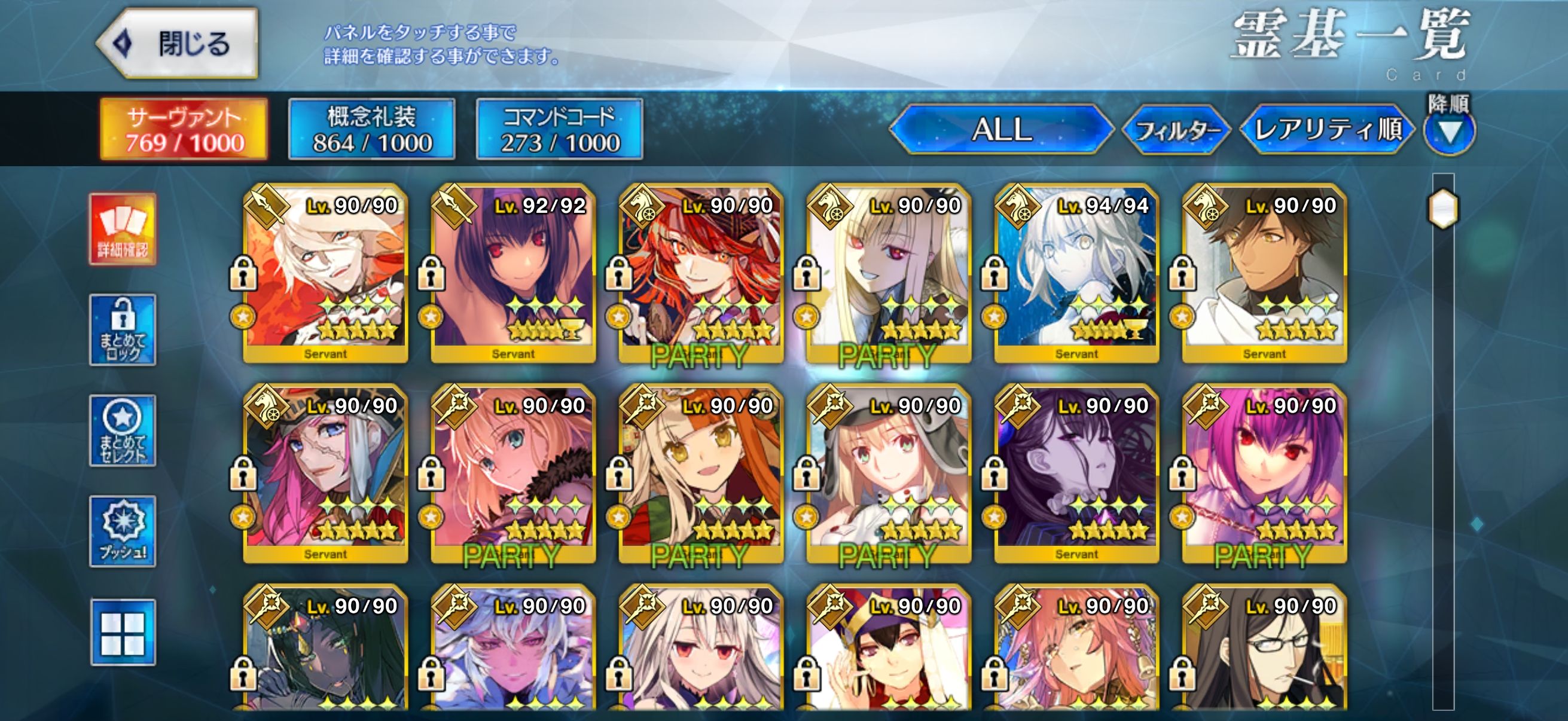Open the orange-haired eyepatch caster servant card

tap(701, 473)
